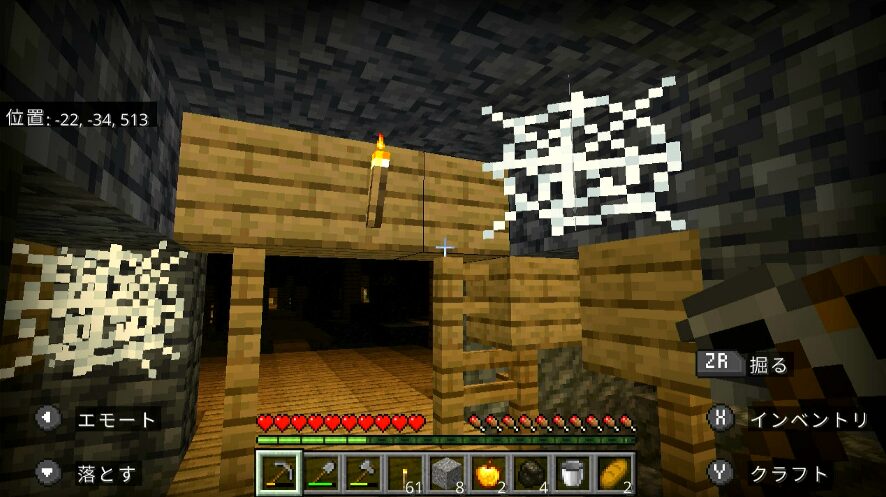
Task: Choose the coal hotbar slot
Action: [x=530, y=473]
